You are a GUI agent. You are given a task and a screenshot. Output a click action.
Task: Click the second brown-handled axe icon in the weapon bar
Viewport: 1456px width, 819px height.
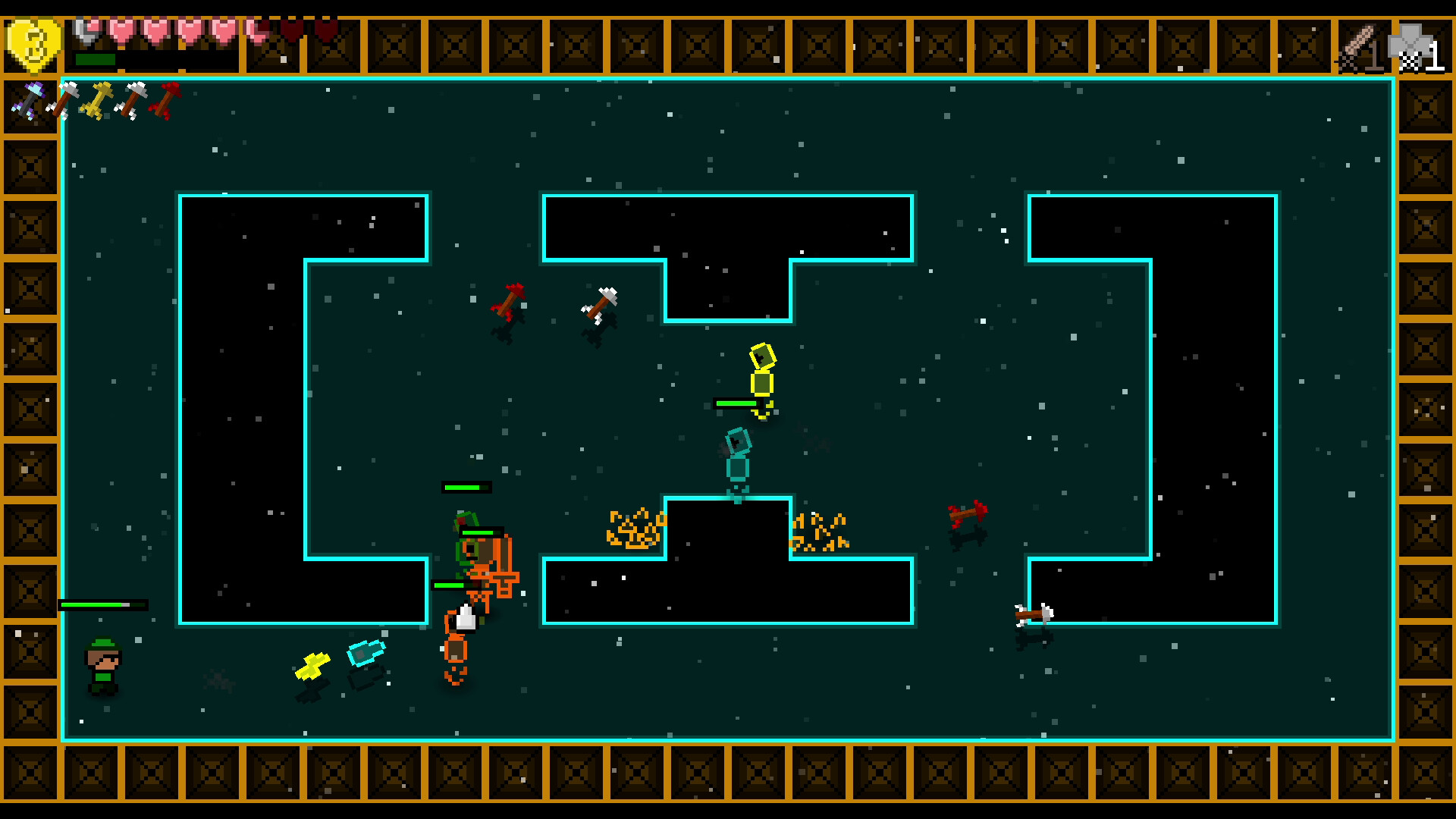133,100
